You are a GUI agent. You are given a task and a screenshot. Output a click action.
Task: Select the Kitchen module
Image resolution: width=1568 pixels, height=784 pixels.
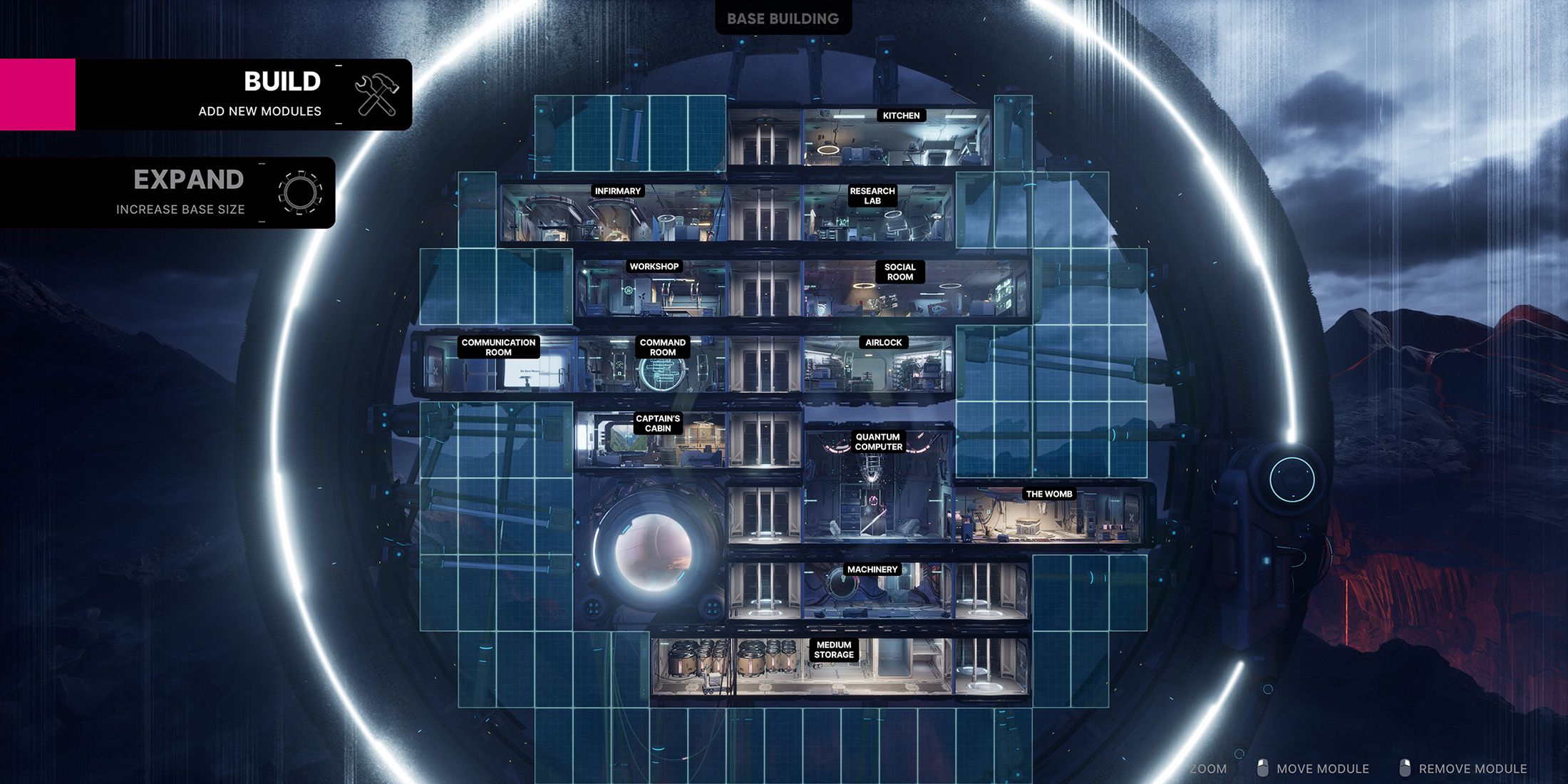click(900, 115)
